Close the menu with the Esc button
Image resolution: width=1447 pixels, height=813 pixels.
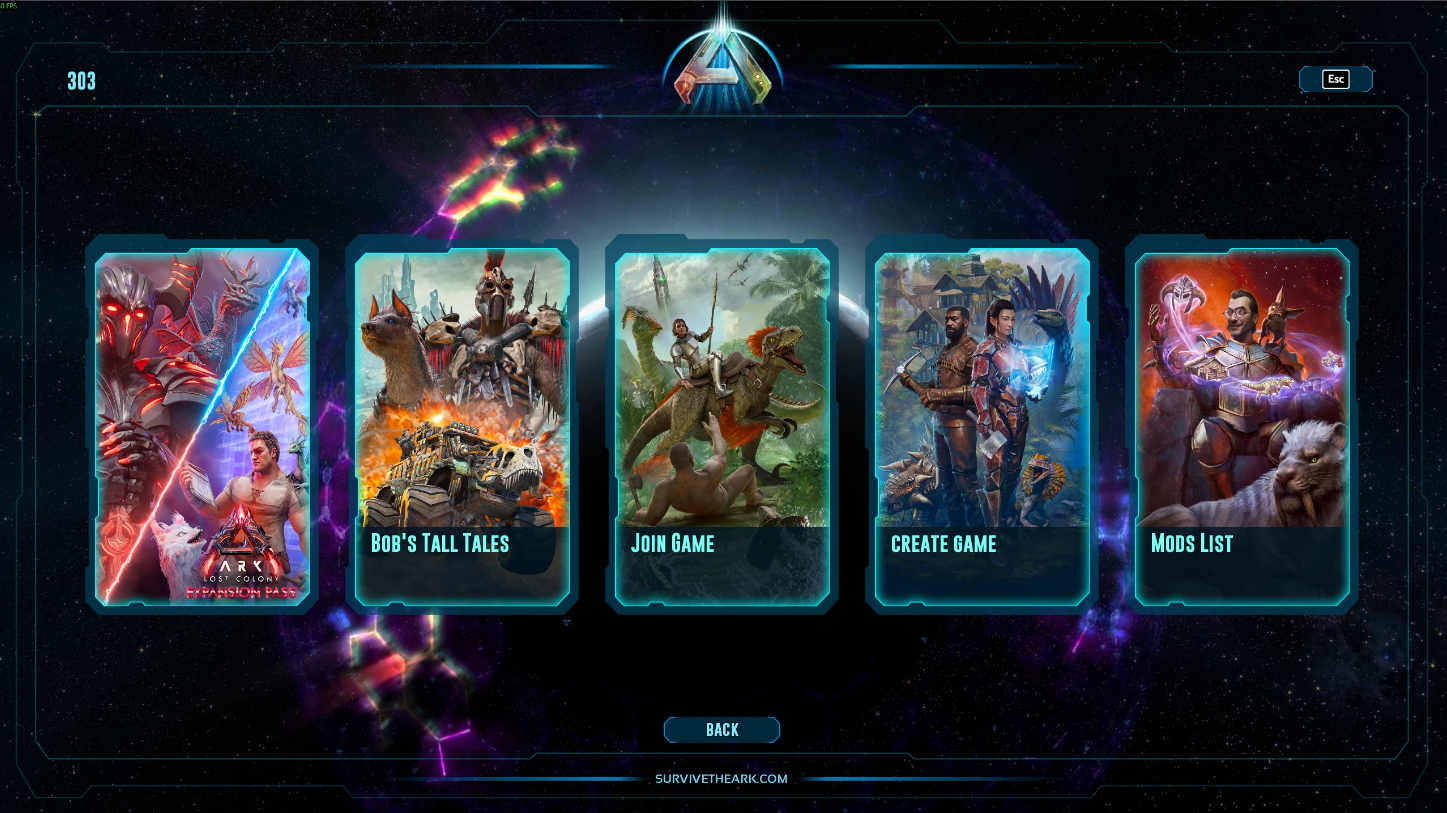1335,80
